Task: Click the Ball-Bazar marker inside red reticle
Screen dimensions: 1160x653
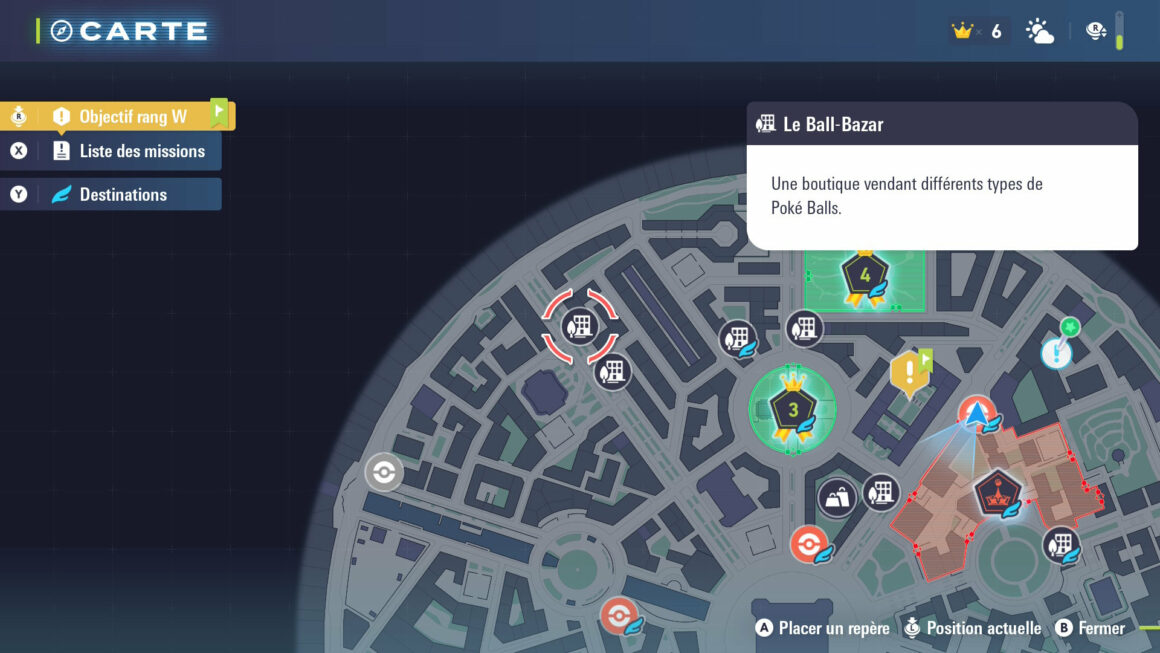Action: 579,324
